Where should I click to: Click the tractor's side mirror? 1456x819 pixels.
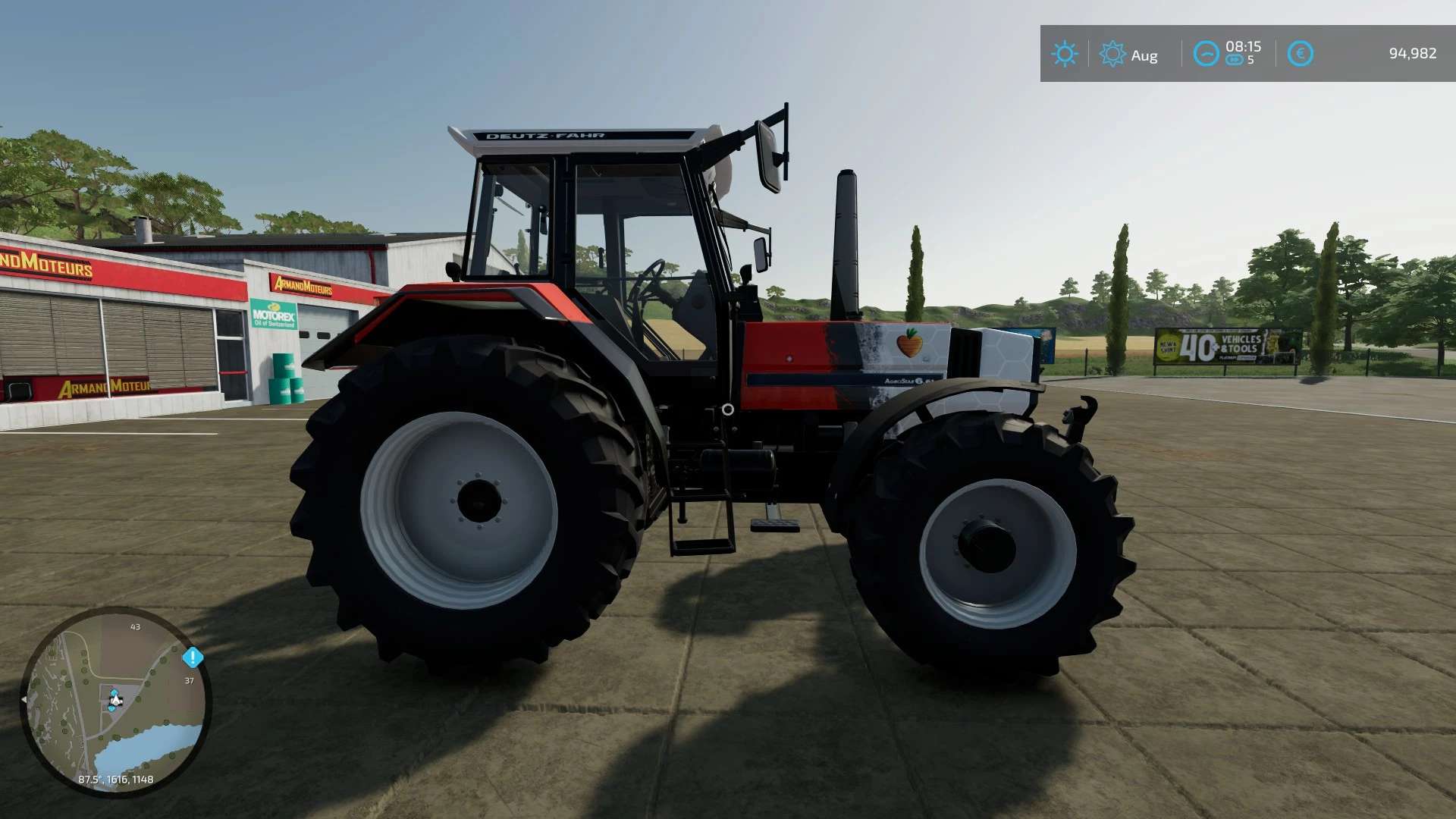tap(768, 155)
